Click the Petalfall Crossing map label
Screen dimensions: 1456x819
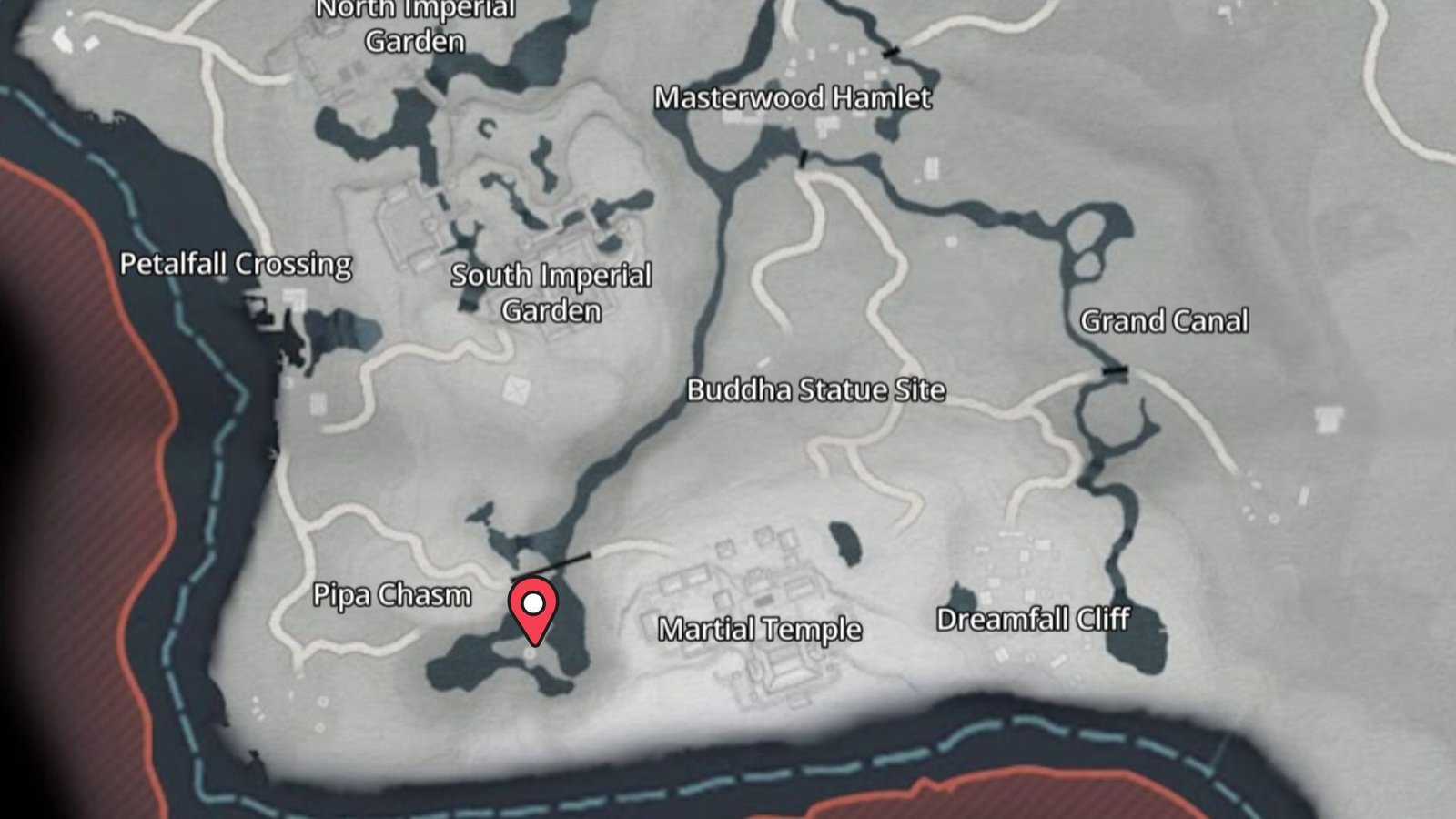point(236,264)
